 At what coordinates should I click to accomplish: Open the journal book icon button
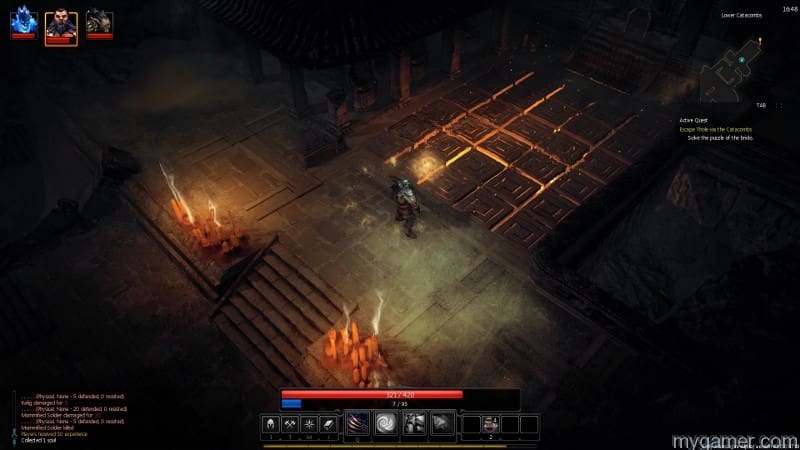coord(330,425)
